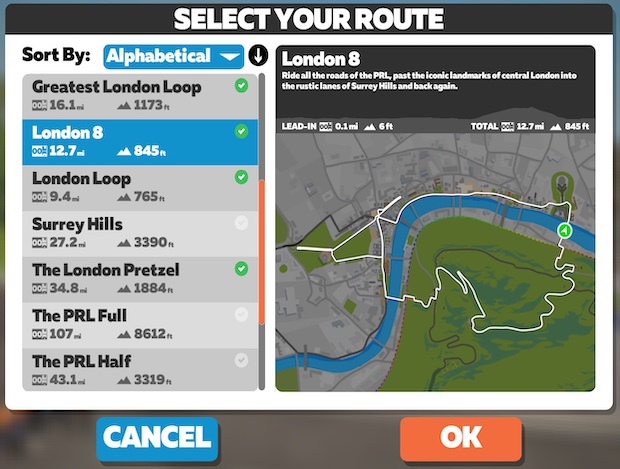Select the Greatest London Loop route

(140, 96)
